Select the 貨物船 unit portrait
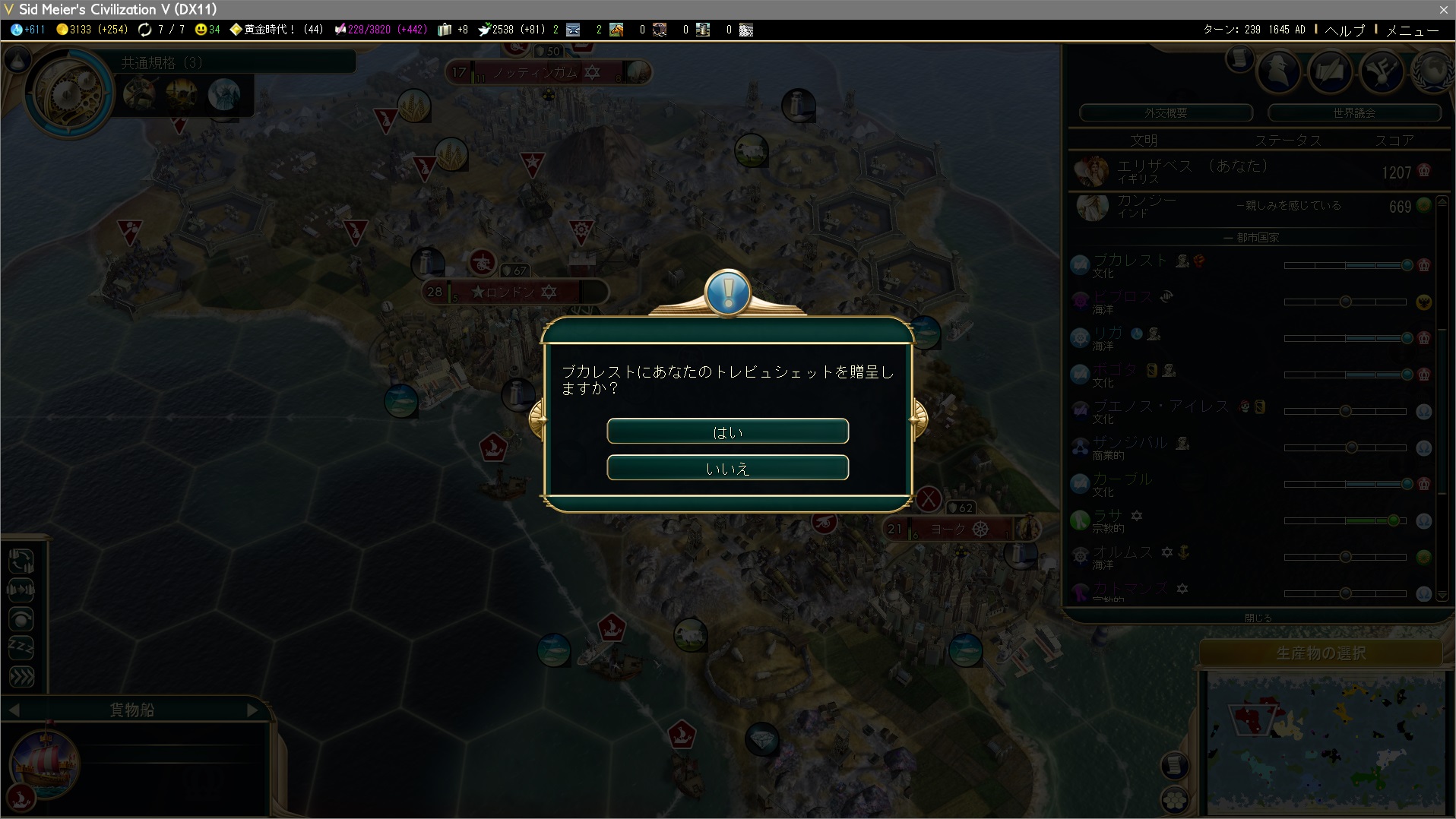1456x819 pixels. tap(45, 765)
